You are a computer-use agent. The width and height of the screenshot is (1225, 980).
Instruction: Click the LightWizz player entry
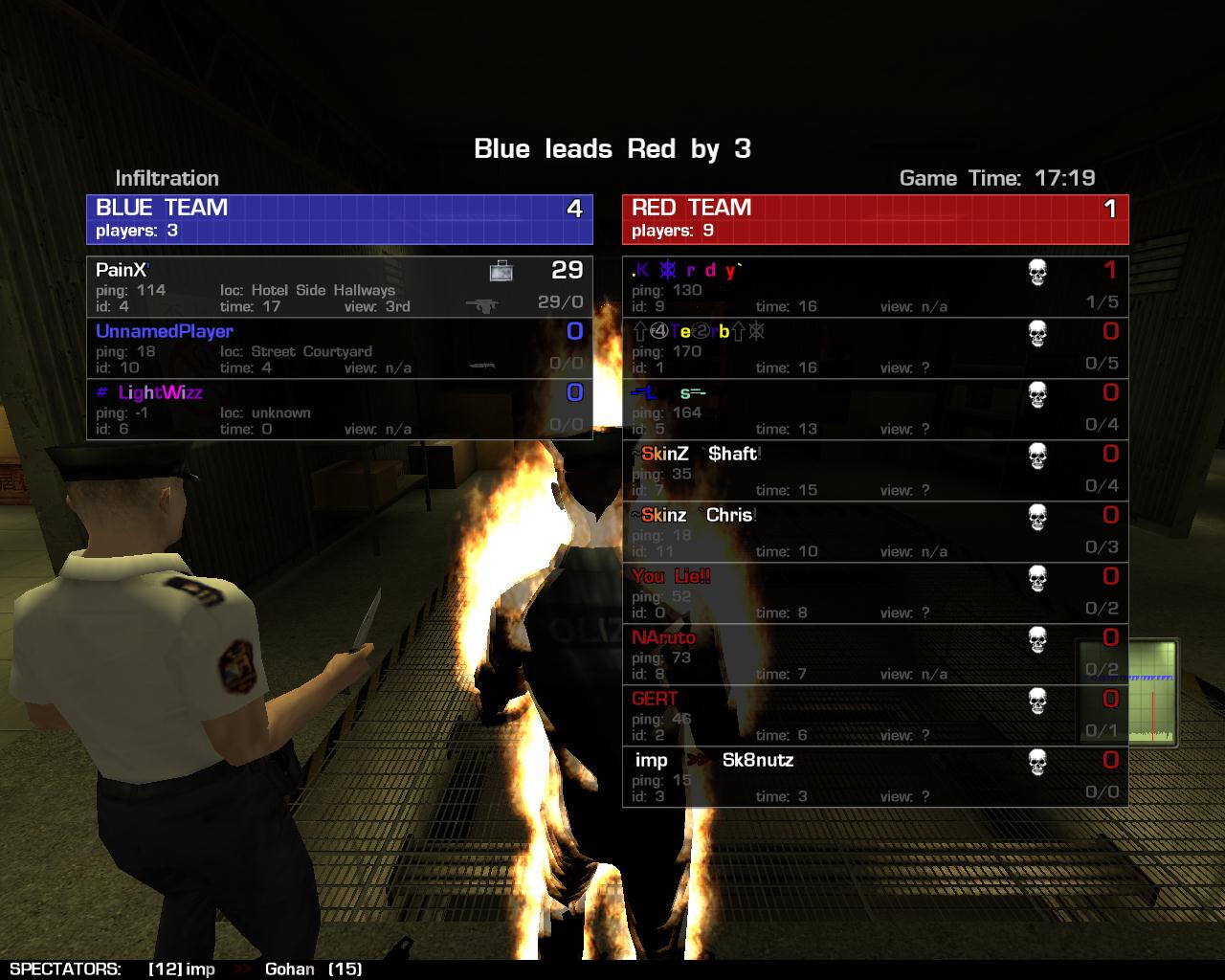click(339, 410)
